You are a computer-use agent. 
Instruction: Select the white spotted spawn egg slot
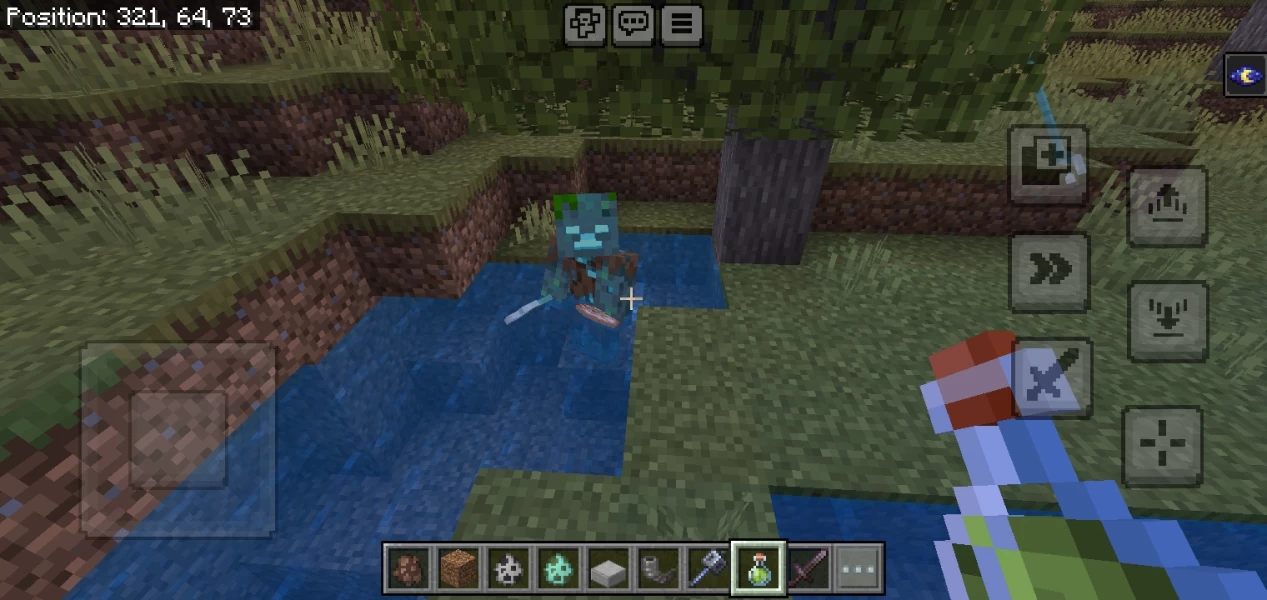click(x=507, y=569)
